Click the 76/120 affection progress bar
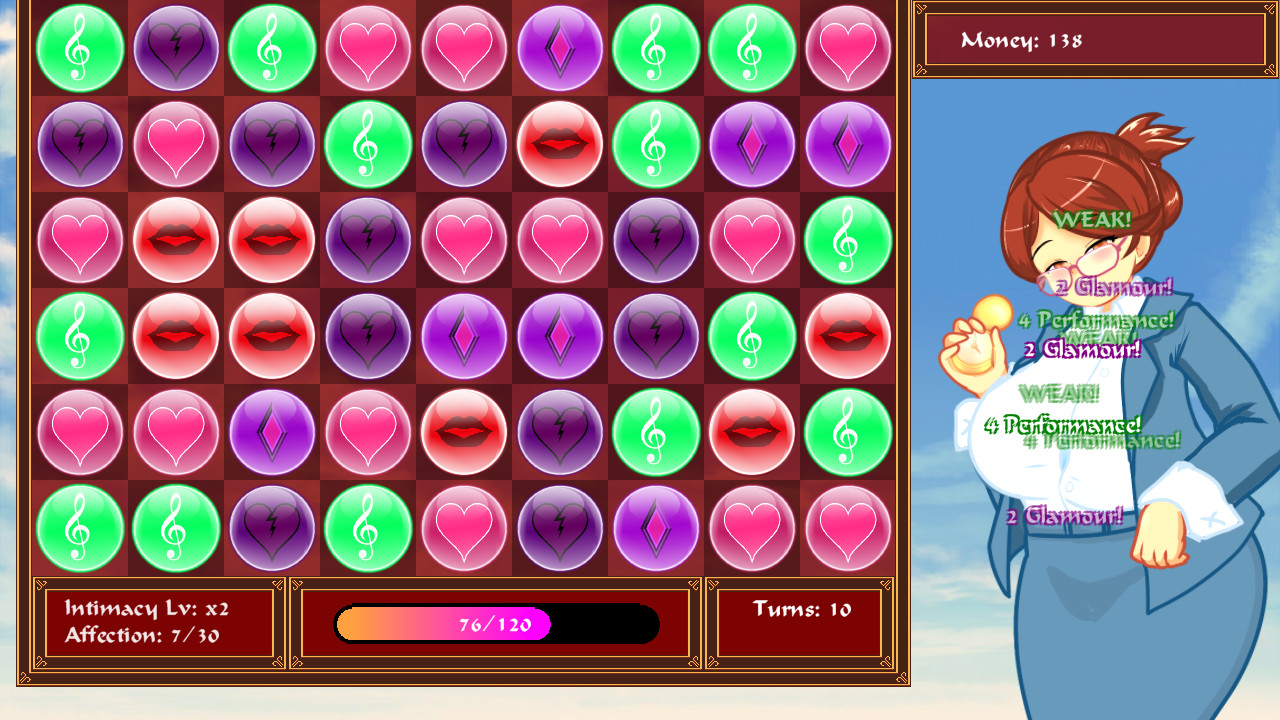Viewport: 1280px width, 720px height. [496, 623]
